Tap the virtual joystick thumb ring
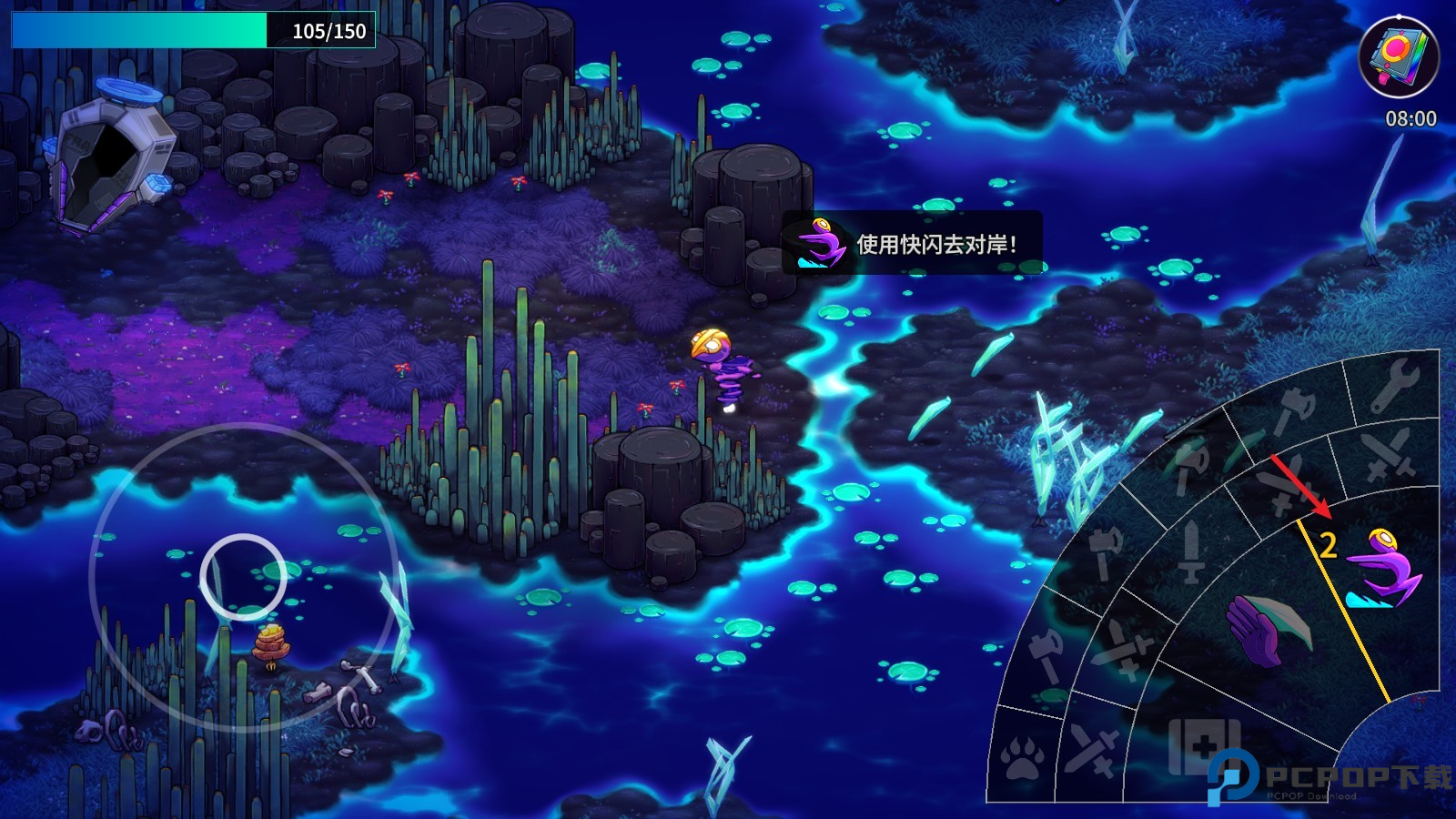This screenshot has height=819, width=1456. coord(243,577)
